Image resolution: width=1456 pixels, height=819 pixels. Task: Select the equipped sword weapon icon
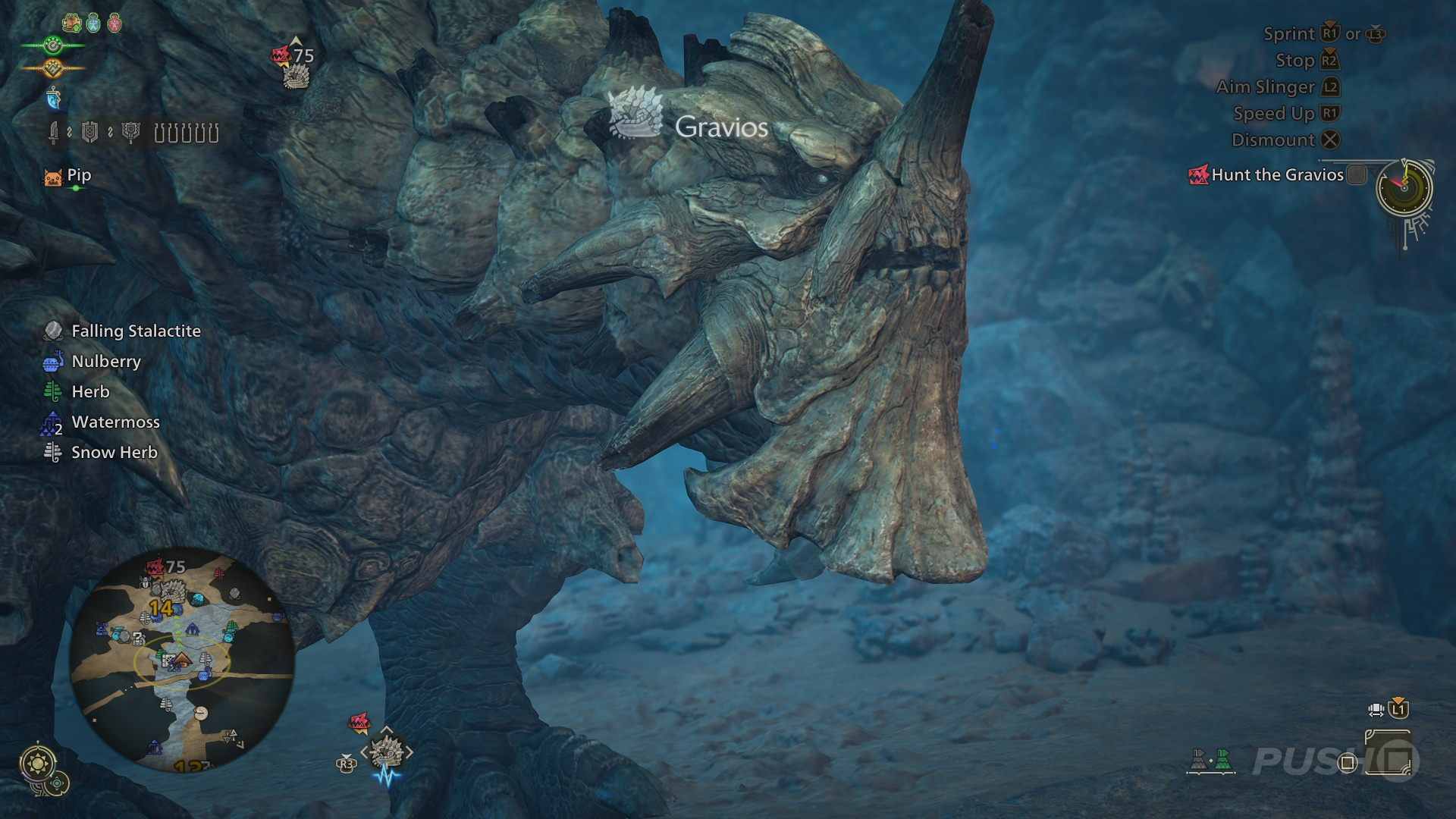[53, 133]
